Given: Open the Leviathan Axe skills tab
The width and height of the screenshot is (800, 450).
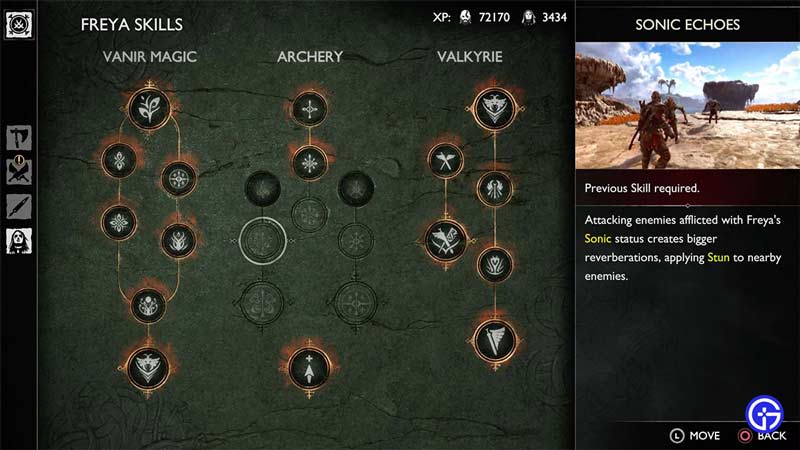Looking at the screenshot, I should pyautogui.click(x=19, y=138).
